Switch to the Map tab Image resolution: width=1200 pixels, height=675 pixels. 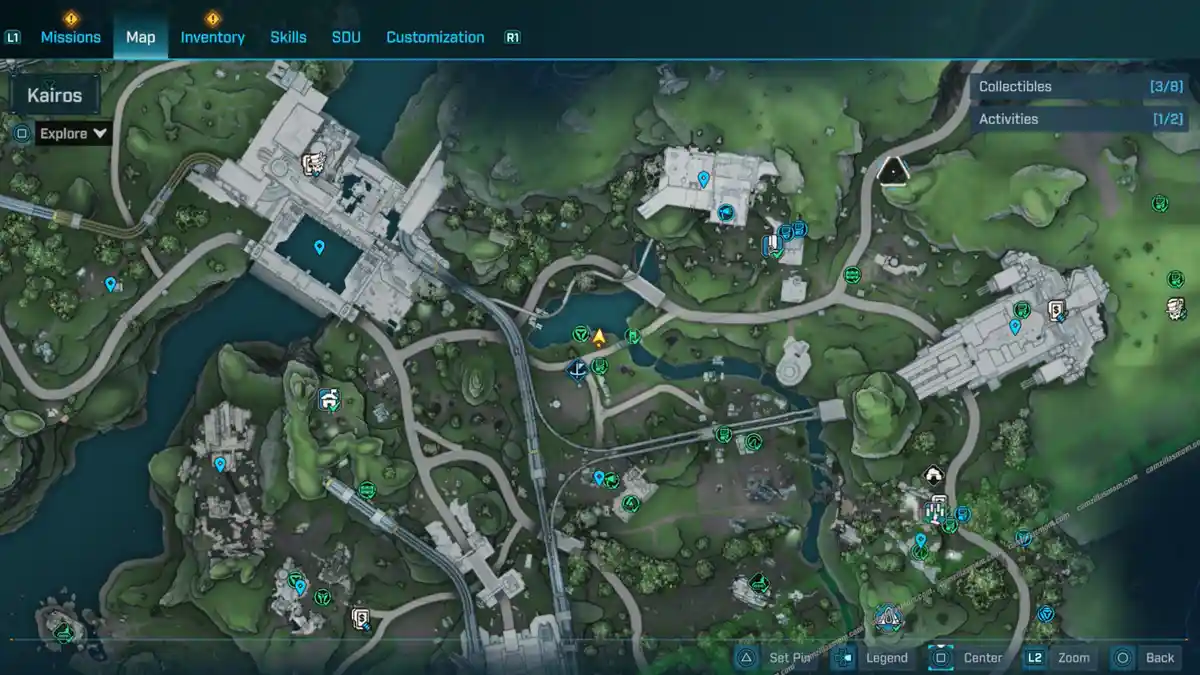tap(140, 37)
